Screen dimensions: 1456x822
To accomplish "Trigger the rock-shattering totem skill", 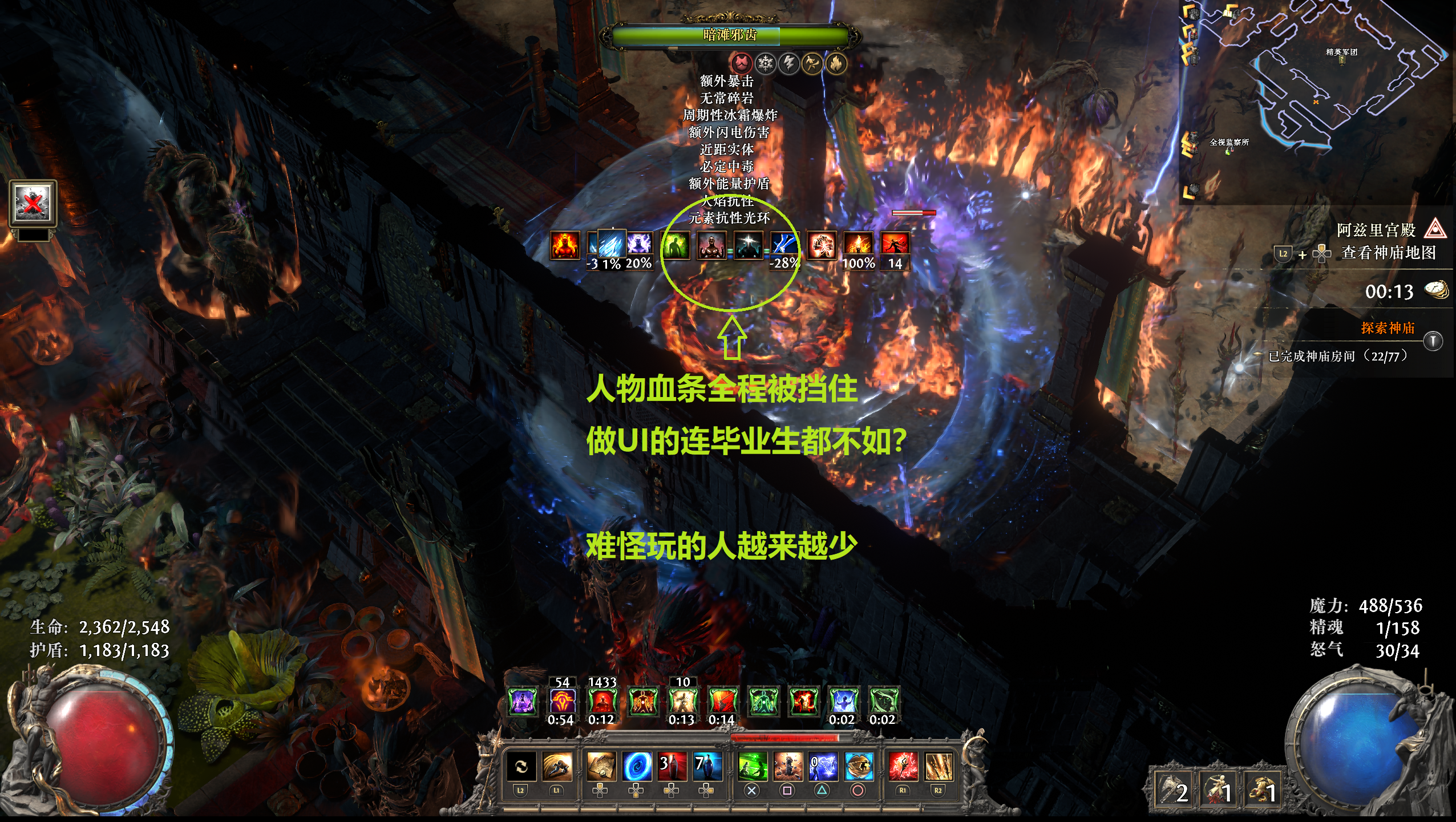I will click(787, 766).
